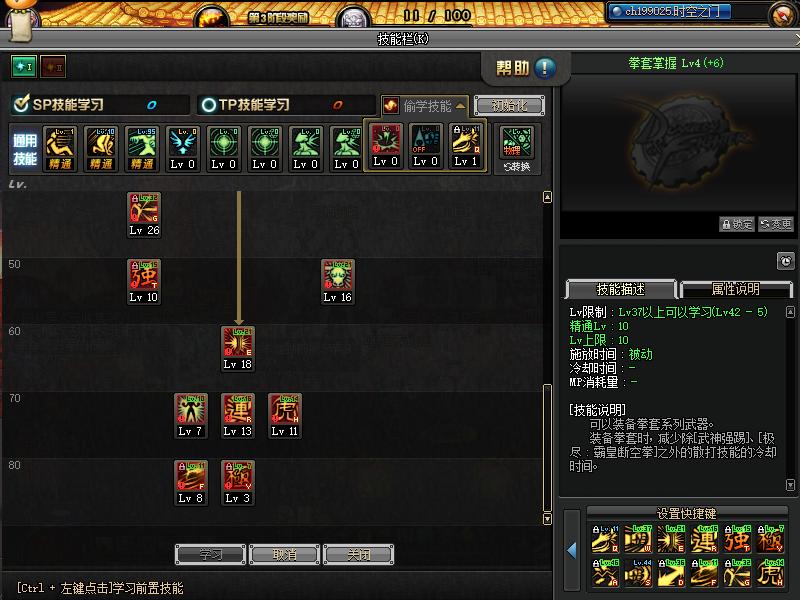Click the 学习 (Learn) button
Viewport: 800px width, 600px height.
[210, 554]
